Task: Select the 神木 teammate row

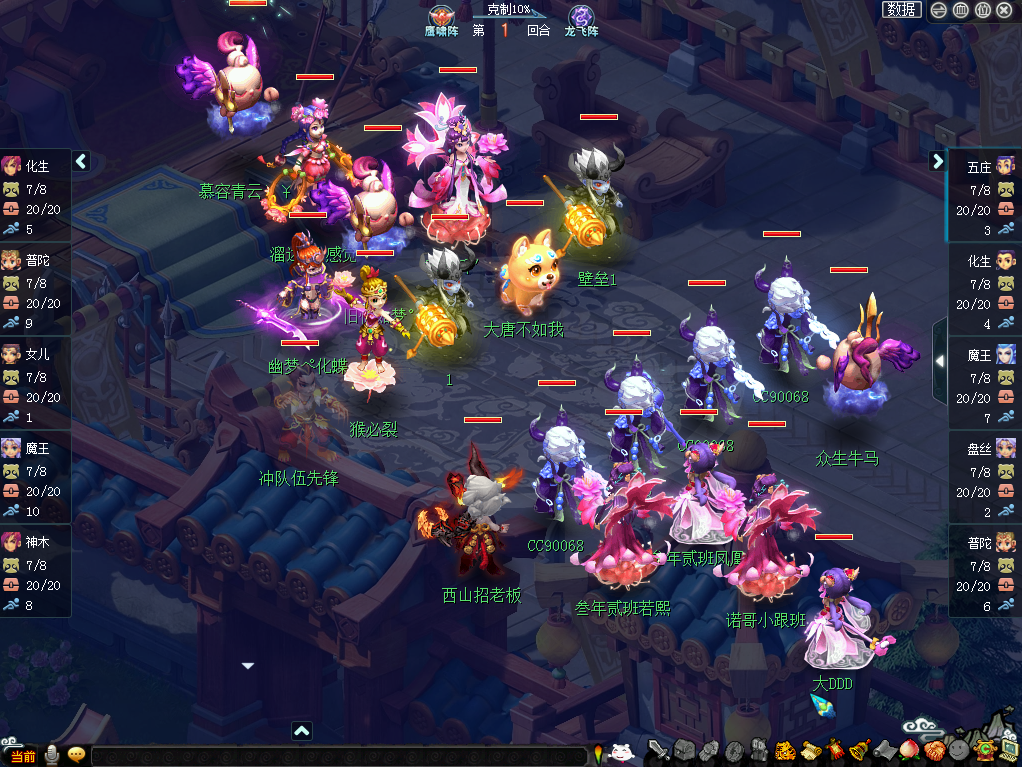Action: [x=36, y=572]
